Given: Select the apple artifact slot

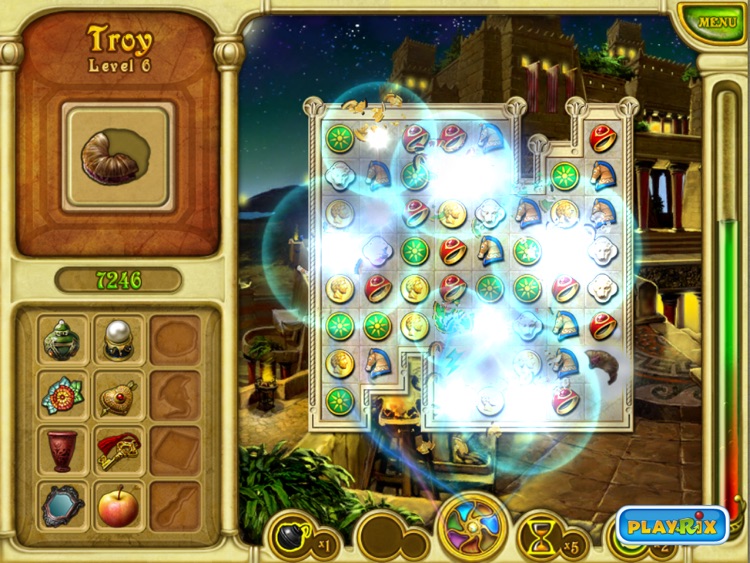Looking at the screenshot, I should point(119,506).
